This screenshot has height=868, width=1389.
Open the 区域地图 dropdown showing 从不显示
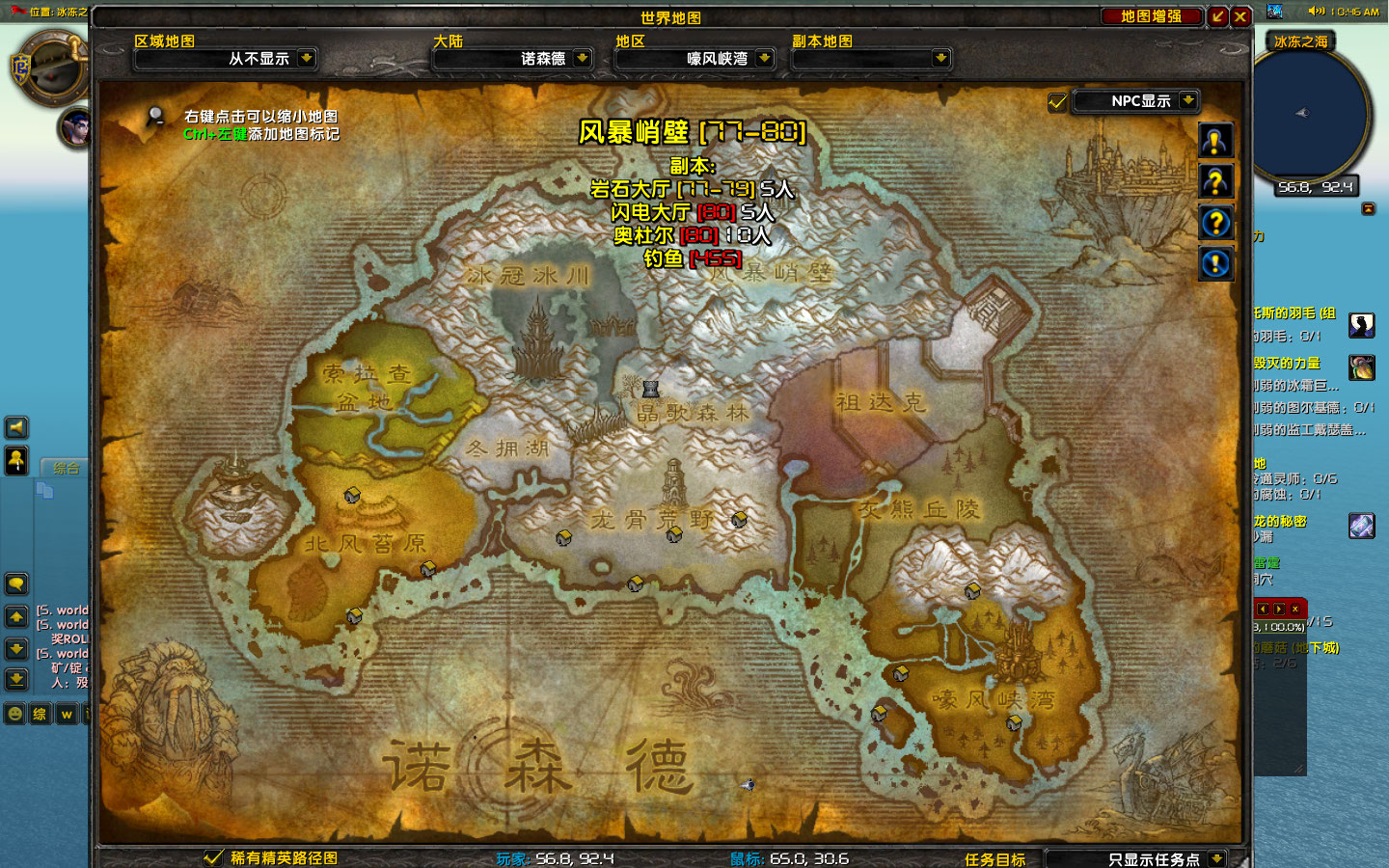[x=306, y=58]
